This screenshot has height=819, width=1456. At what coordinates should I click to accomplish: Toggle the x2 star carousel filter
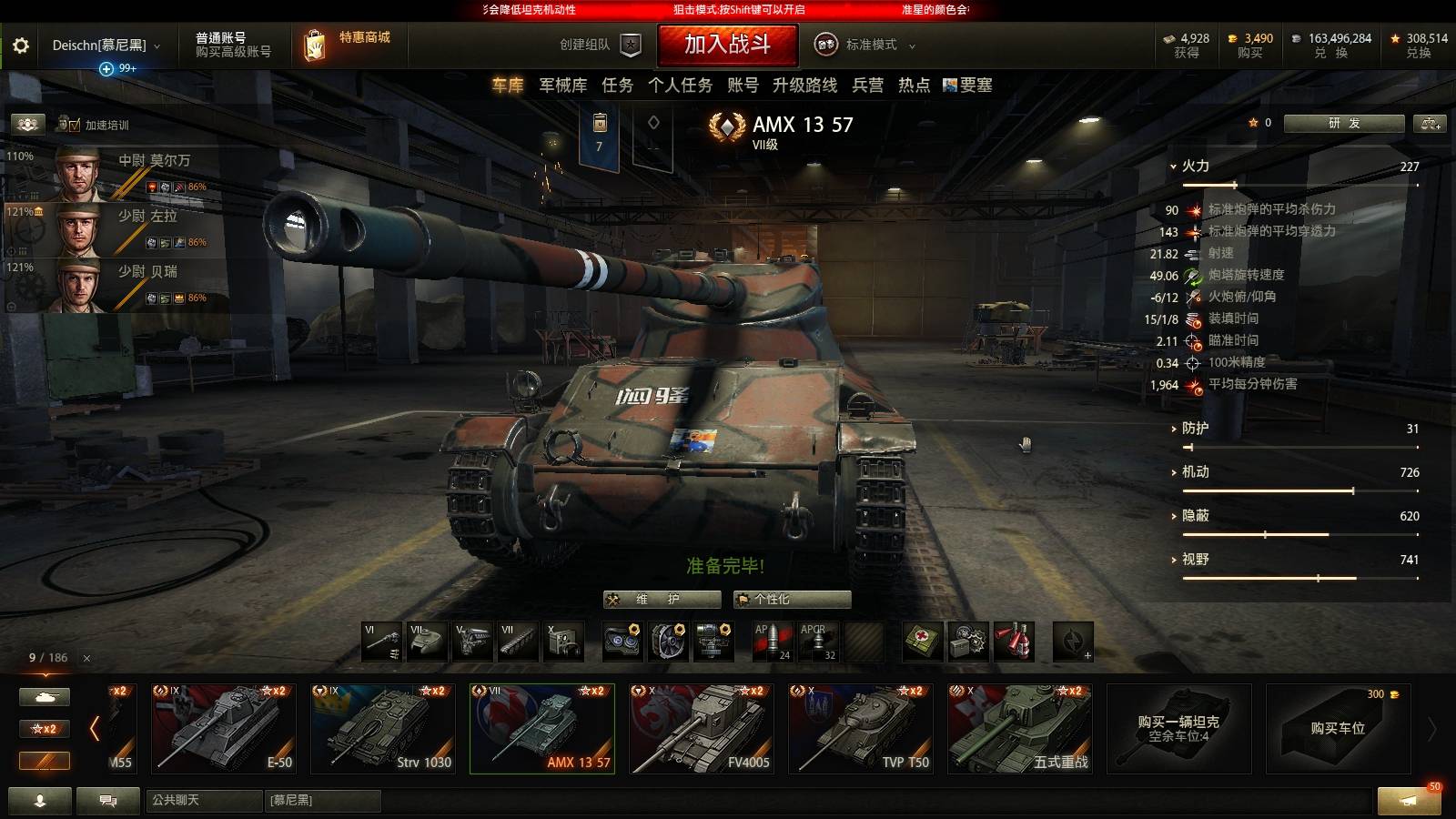[44, 729]
